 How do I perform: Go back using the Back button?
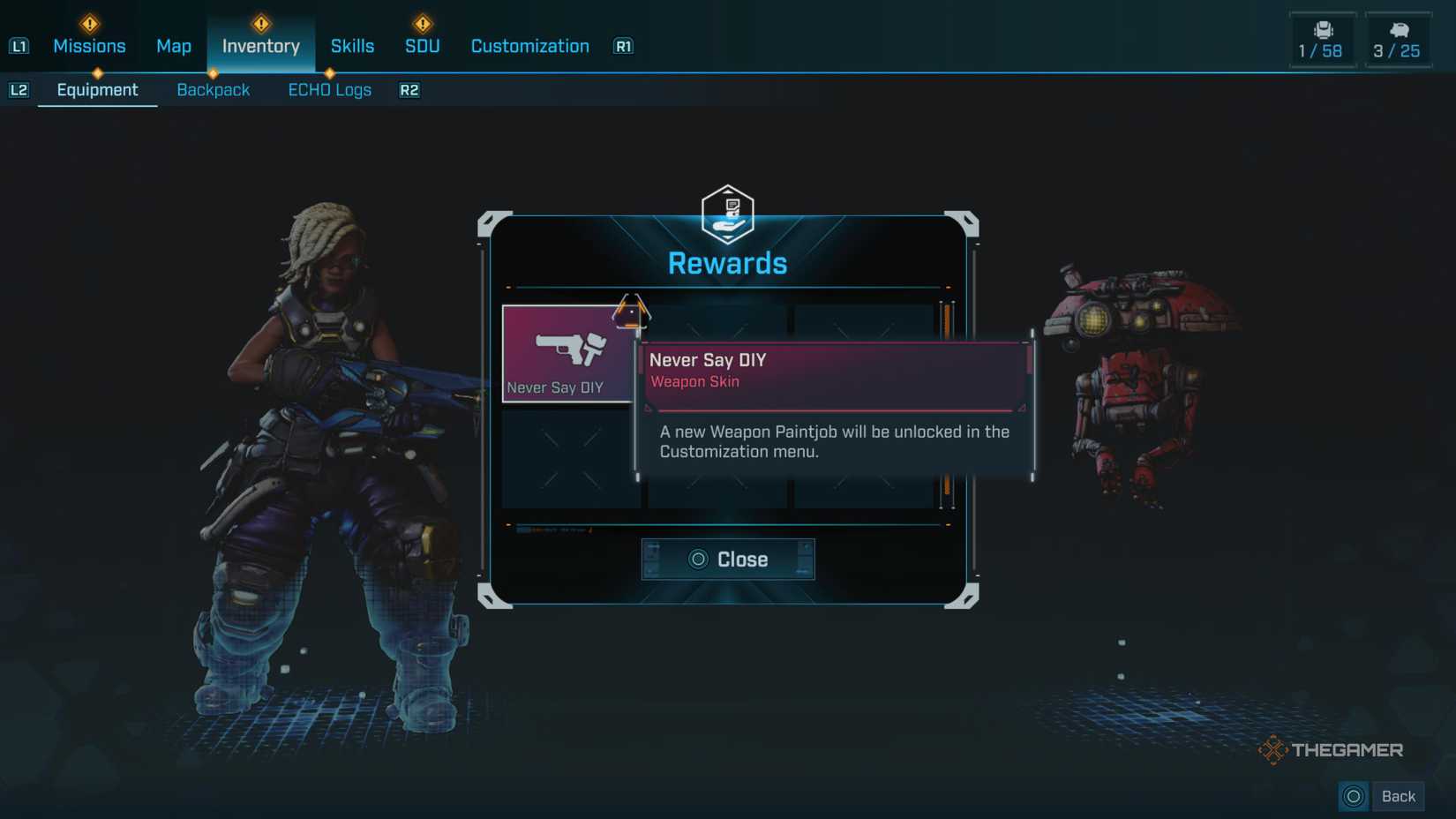point(1382,796)
